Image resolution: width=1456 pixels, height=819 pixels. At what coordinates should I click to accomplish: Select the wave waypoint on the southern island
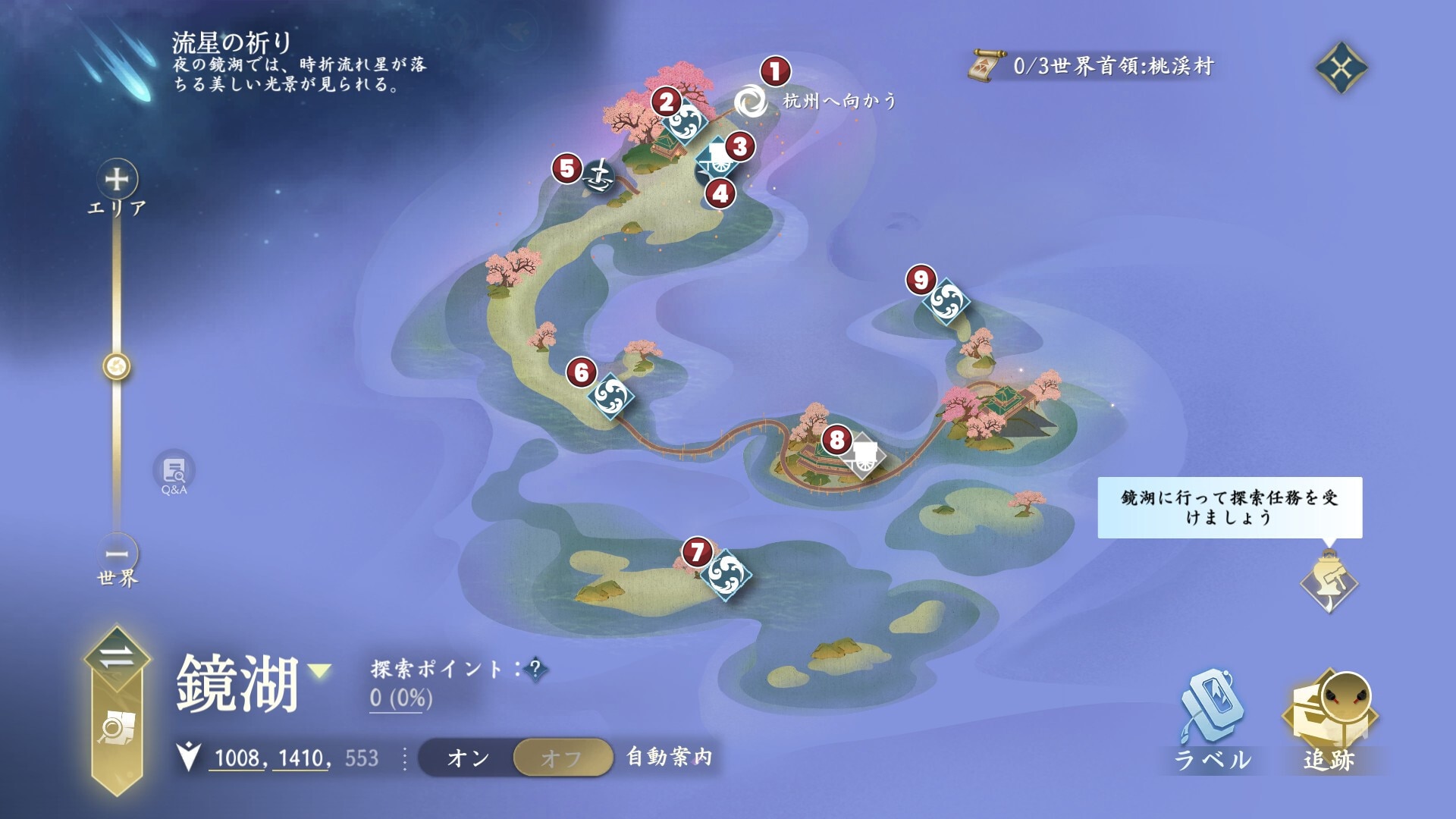coord(725,574)
